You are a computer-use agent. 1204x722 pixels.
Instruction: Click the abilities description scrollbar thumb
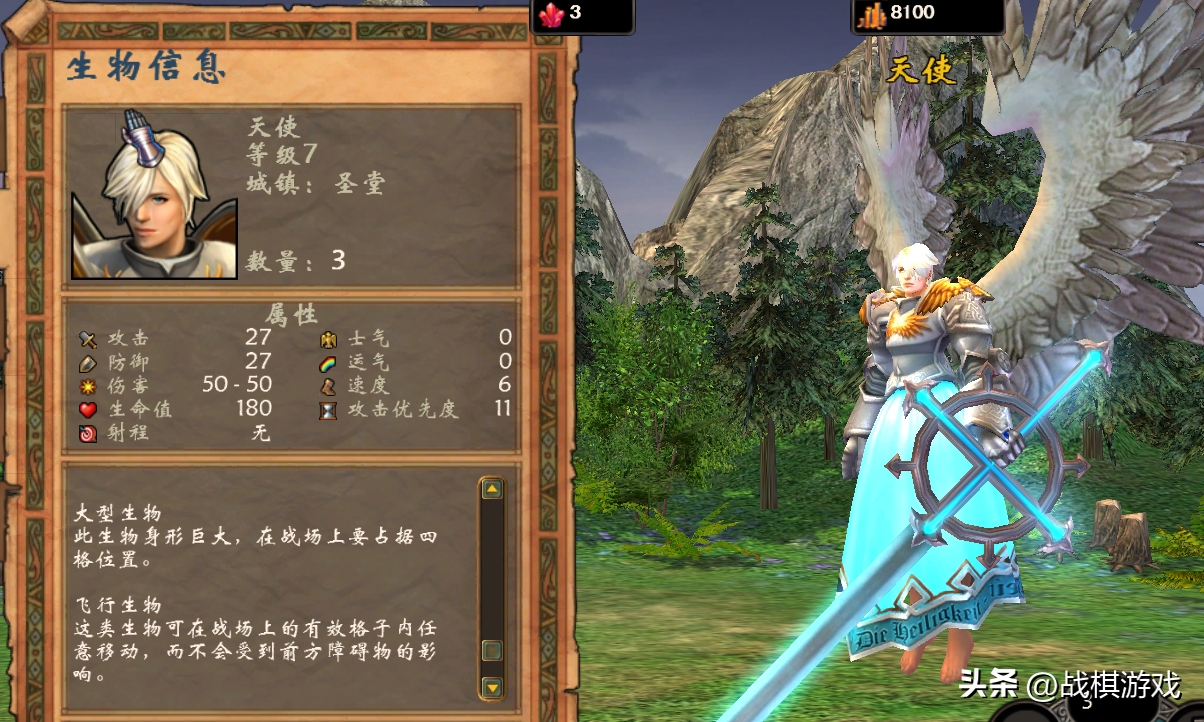point(491,651)
